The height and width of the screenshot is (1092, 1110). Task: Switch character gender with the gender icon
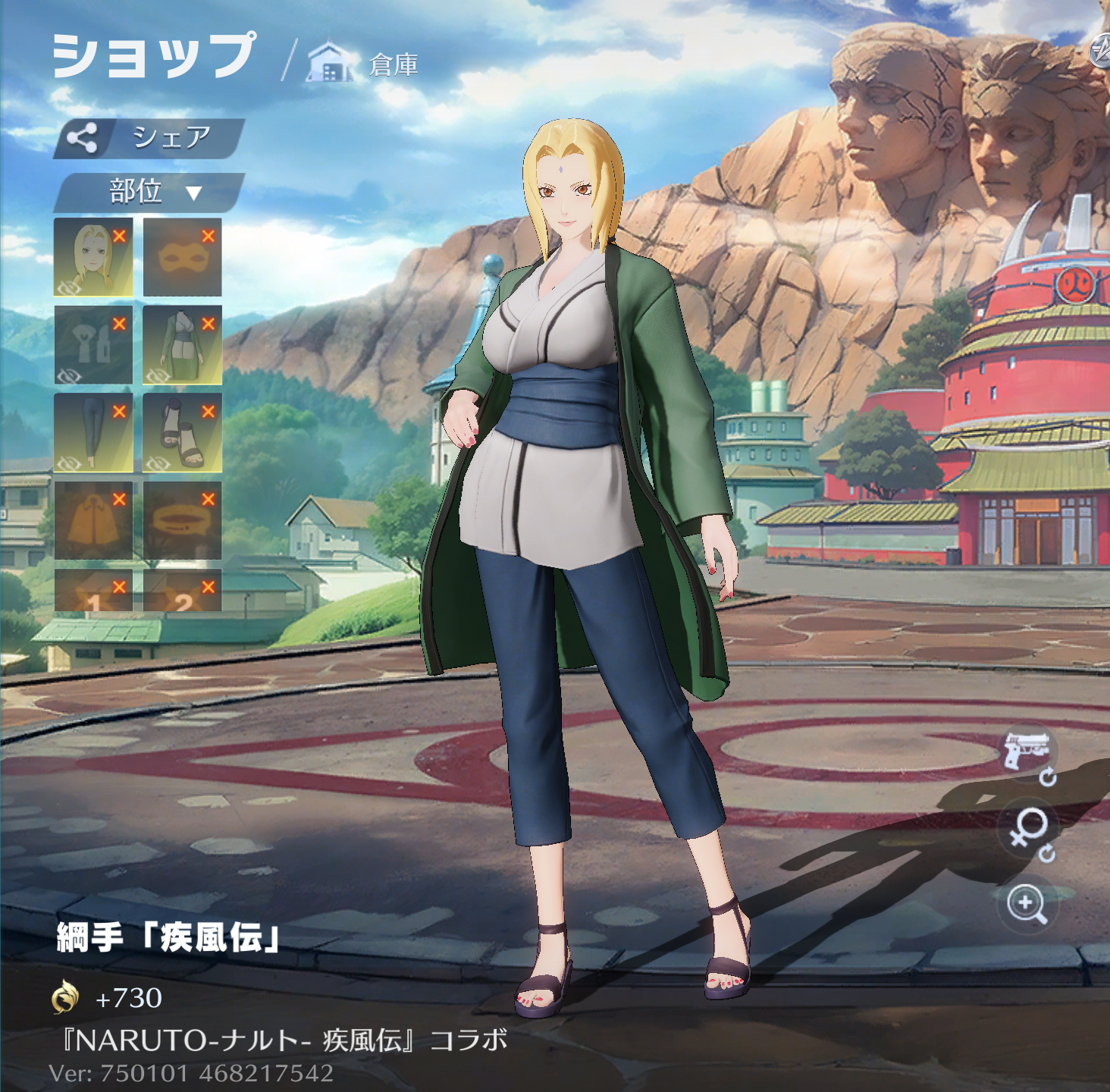point(1028,831)
